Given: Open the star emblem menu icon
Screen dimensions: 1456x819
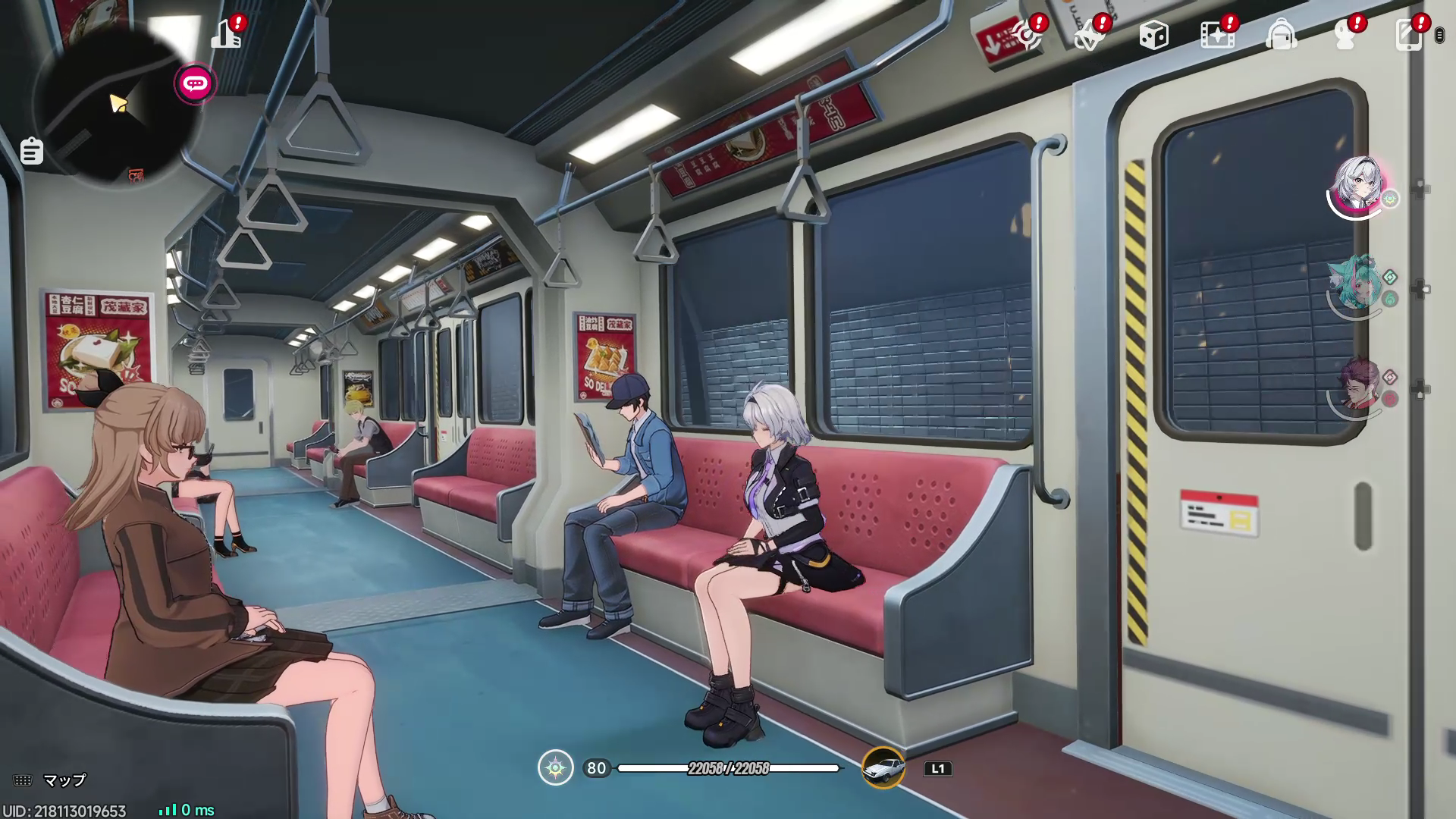Looking at the screenshot, I should 1090,36.
